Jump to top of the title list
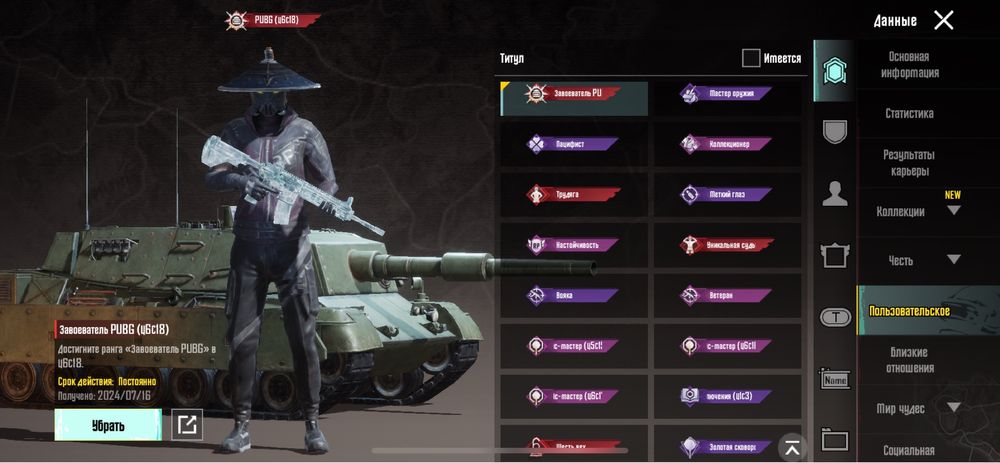The height and width of the screenshot is (463, 1000). coord(791,447)
